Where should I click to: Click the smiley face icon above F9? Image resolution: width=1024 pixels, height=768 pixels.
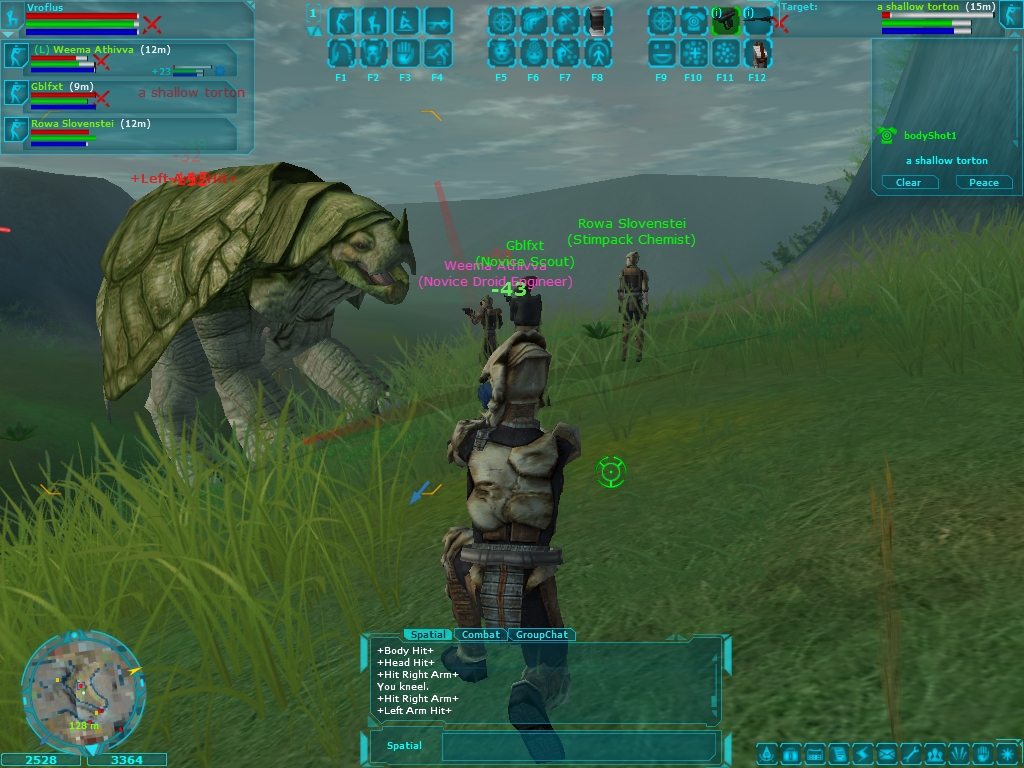662,53
